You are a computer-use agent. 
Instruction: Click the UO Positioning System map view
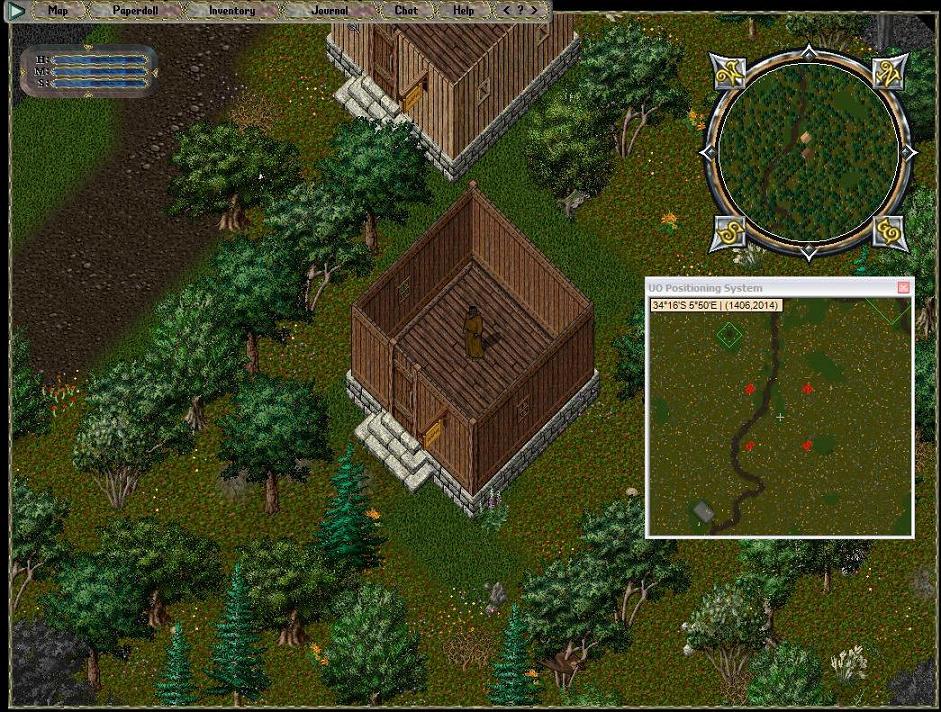(x=780, y=420)
